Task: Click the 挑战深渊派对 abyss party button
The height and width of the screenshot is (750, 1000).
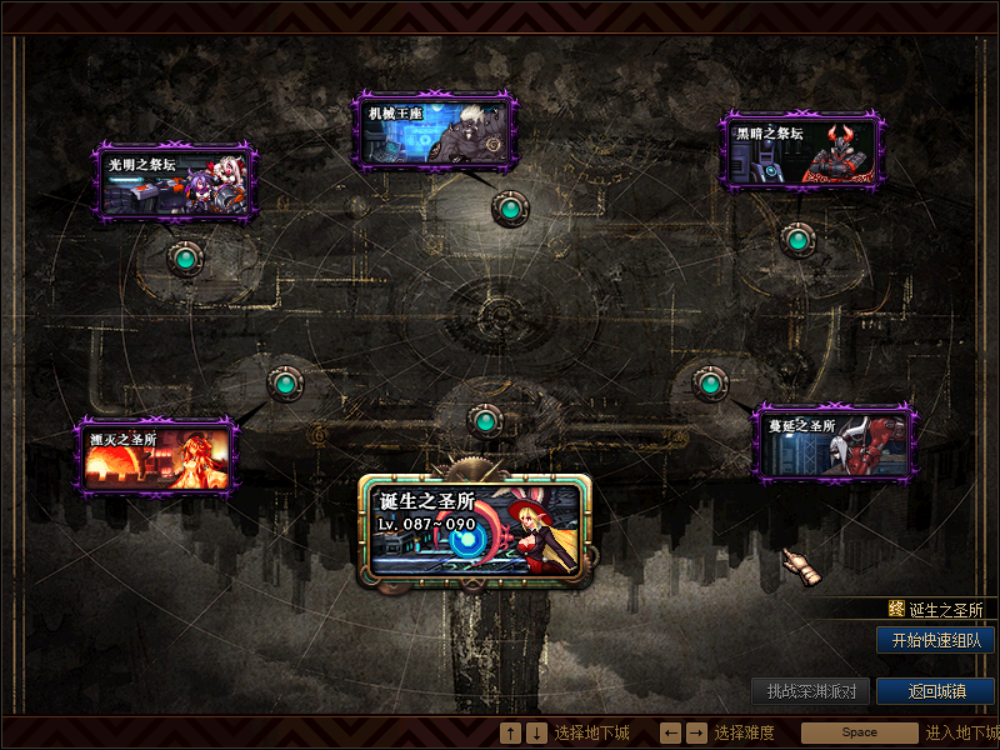Action: point(811,691)
